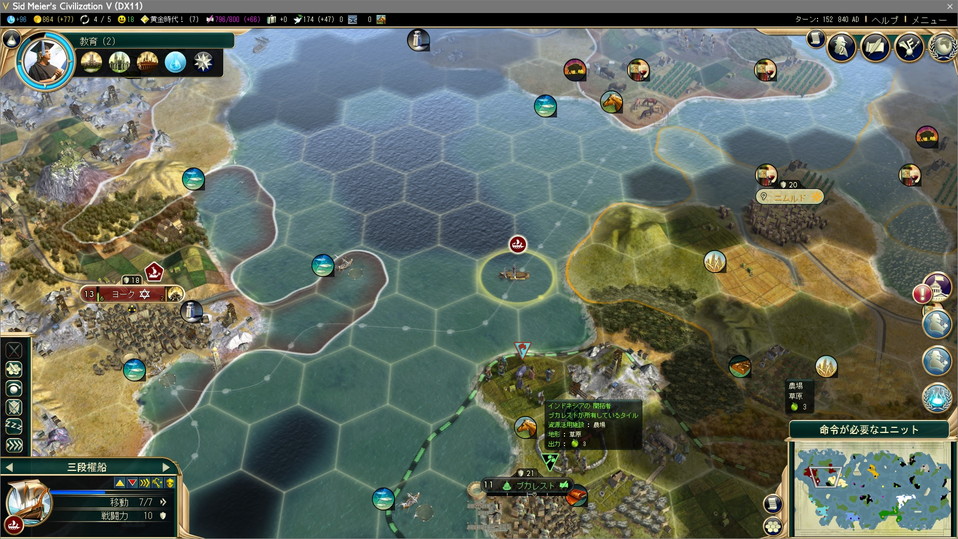958x539 pixels.
Task: Fortify the unit with the shield action
Action: coord(15,408)
